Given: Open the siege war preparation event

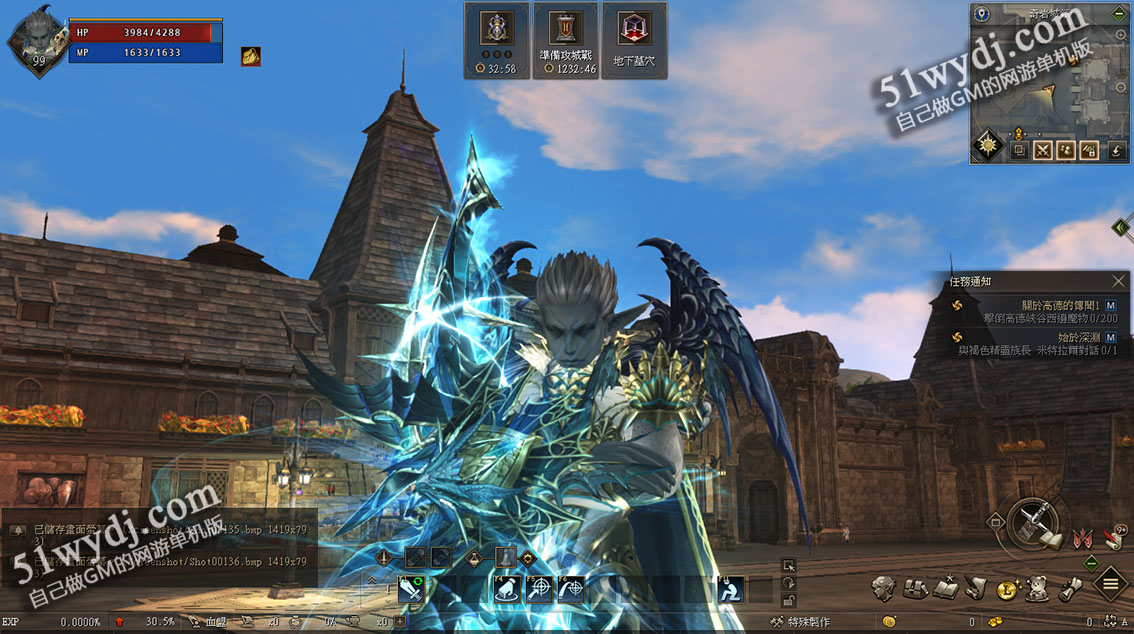Looking at the screenshot, I should 565,40.
